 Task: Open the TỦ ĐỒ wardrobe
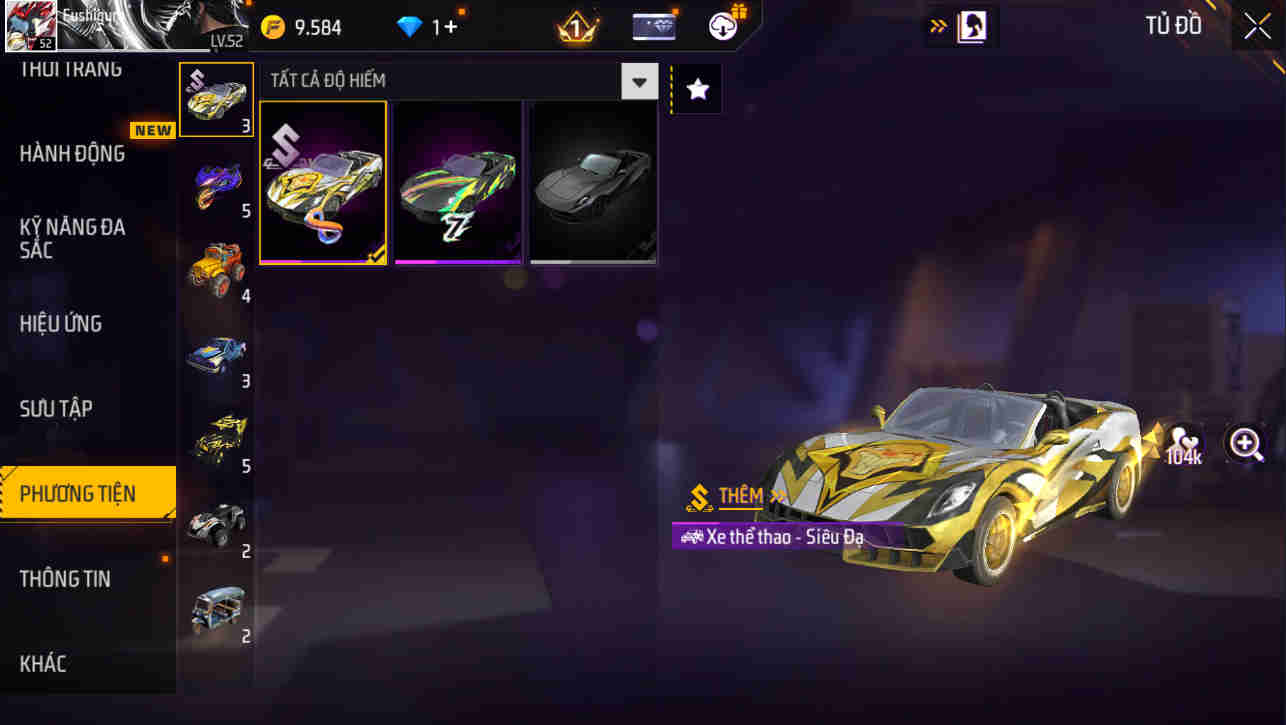click(x=1173, y=25)
